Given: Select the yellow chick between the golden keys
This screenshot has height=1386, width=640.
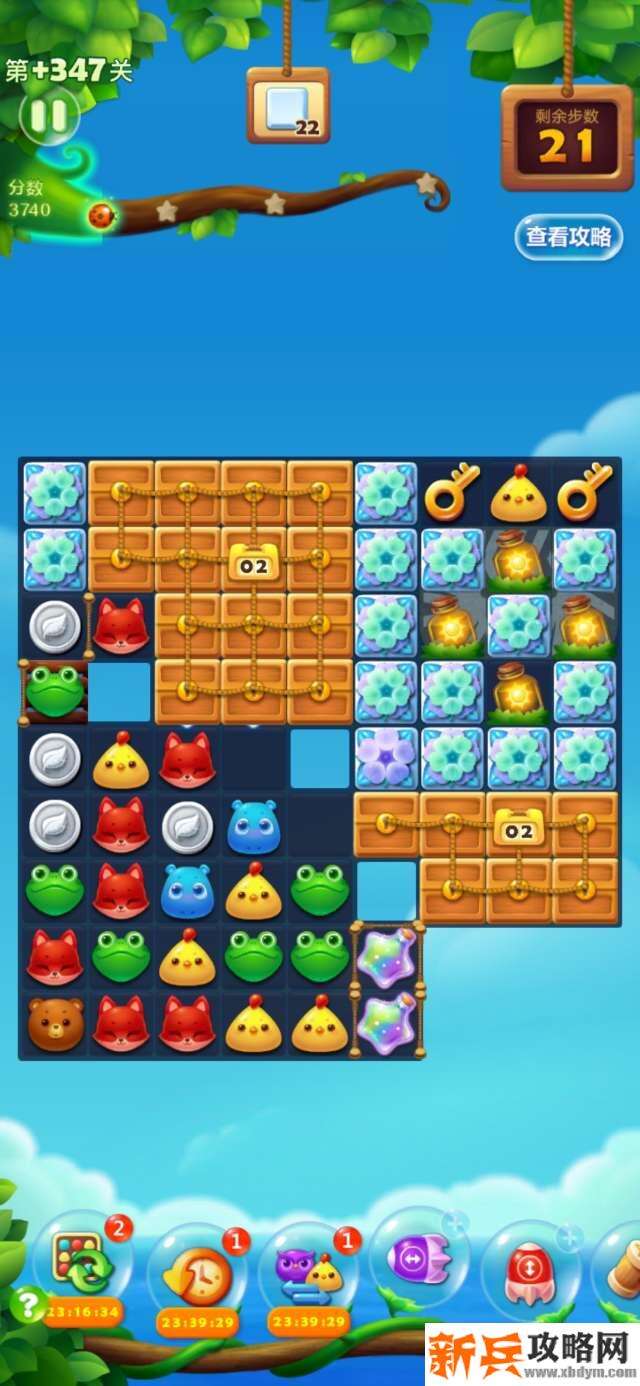Looking at the screenshot, I should 518,493.
